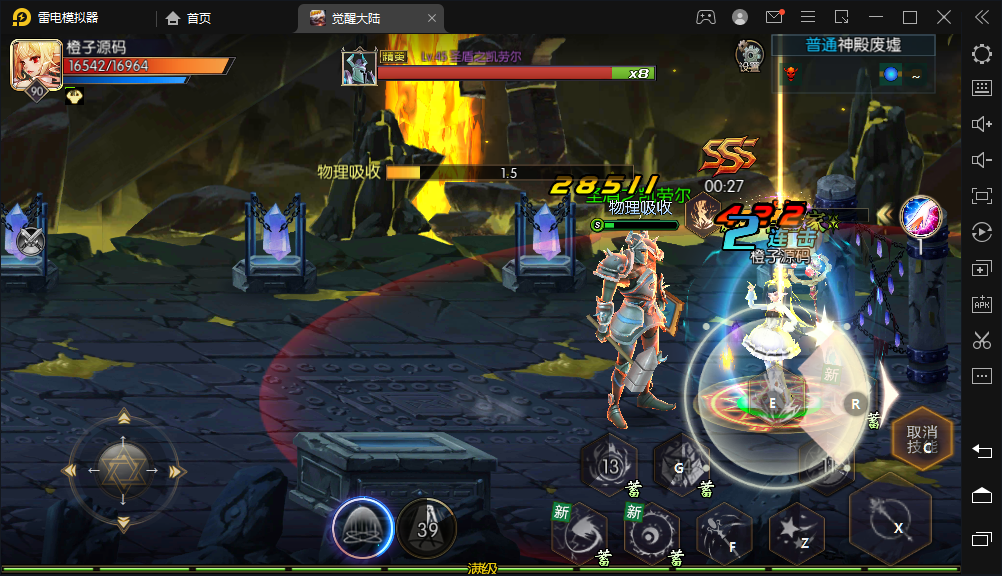Activate the glowing awakening orb icon
Screen dimensions: 1002x576
tap(918, 216)
